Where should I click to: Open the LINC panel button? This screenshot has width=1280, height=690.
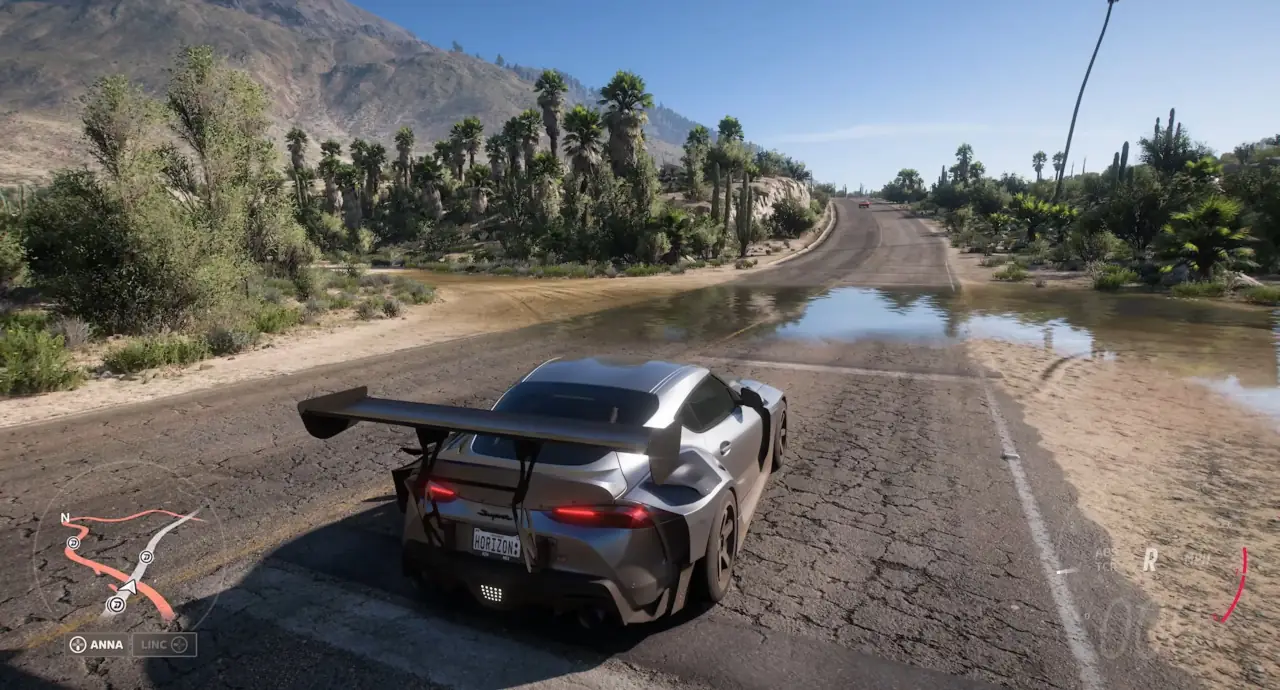pyautogui.click(x=164, y=645)
